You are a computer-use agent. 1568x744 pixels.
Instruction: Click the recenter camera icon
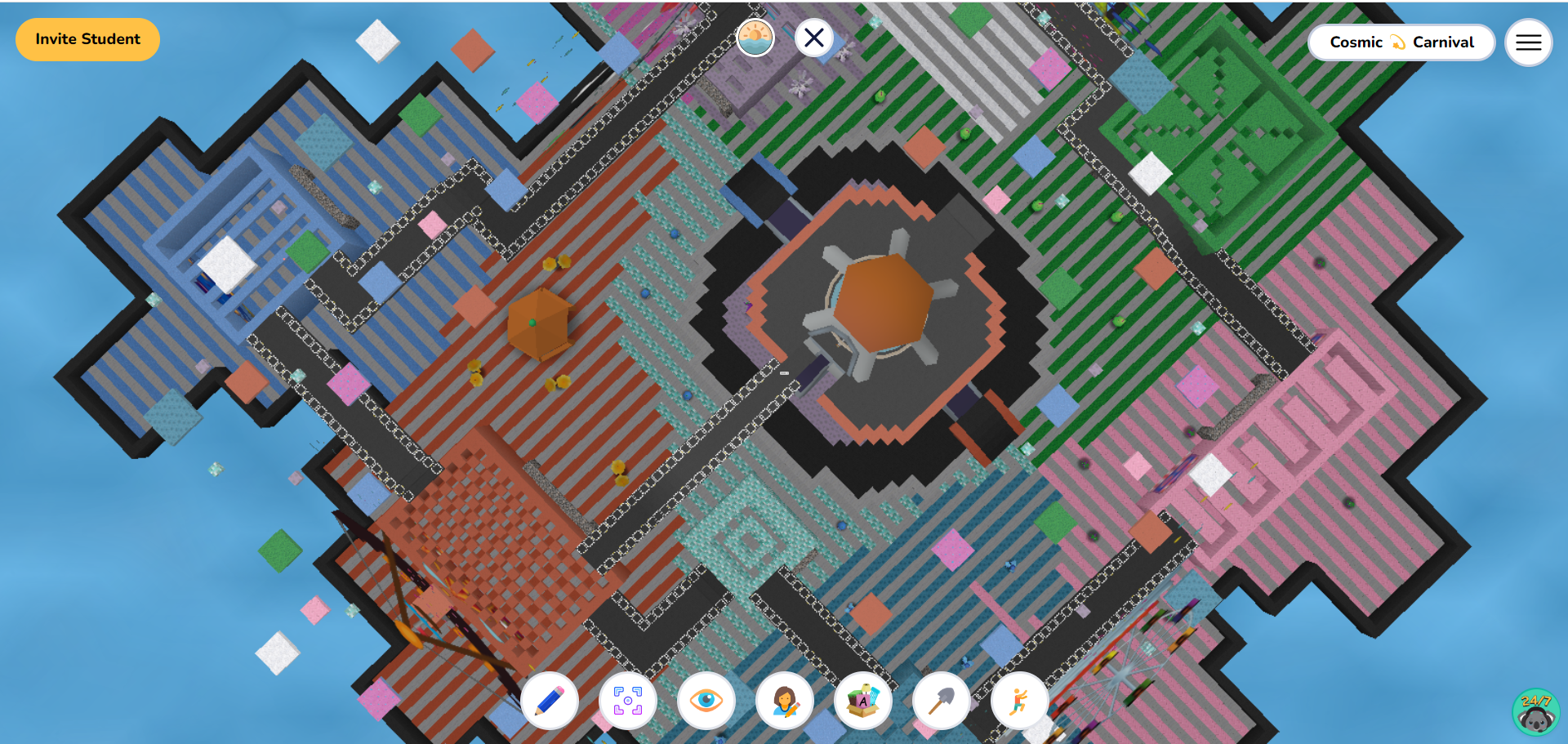[x=627, y=701]
